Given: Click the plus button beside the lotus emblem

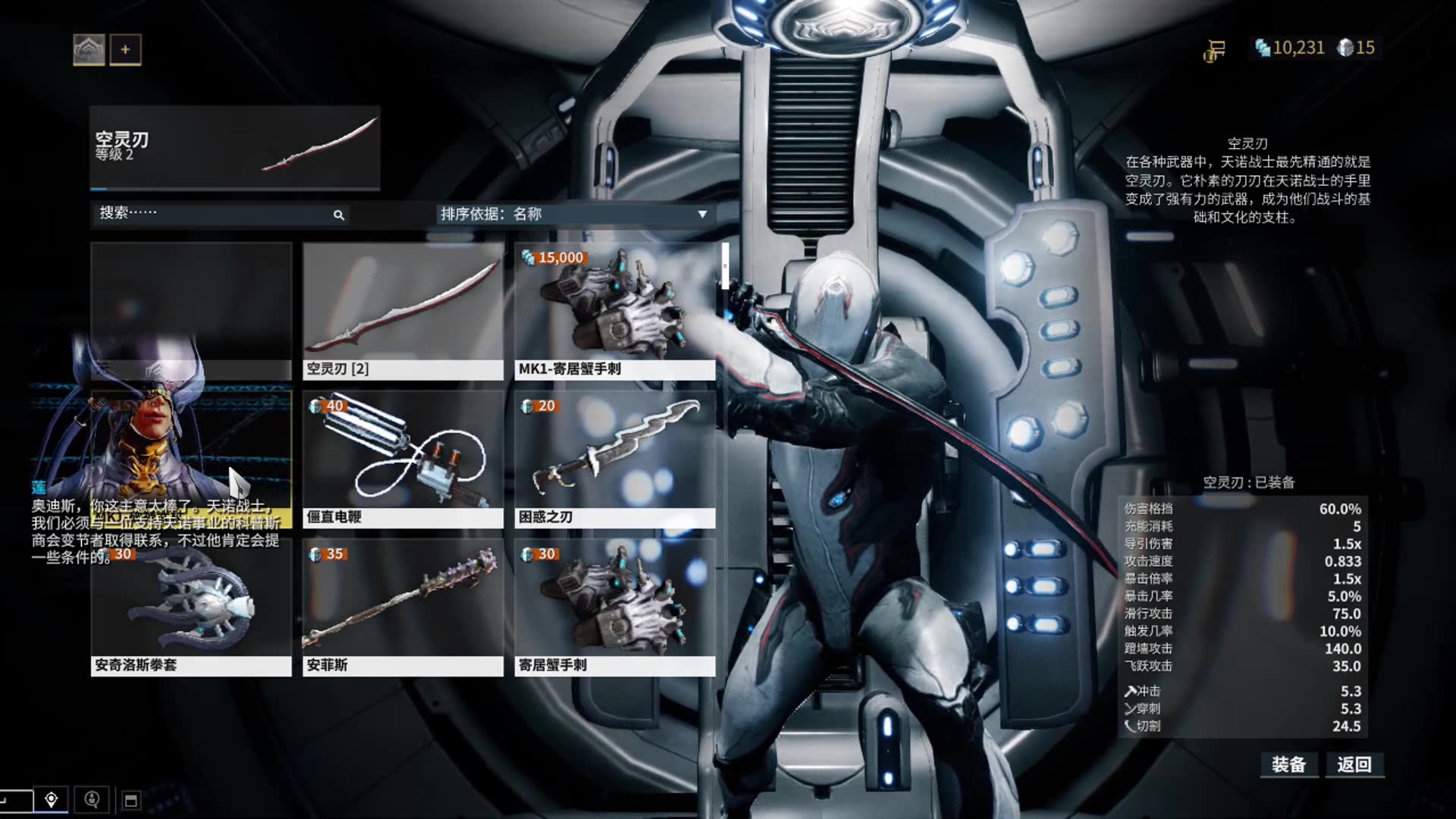Looking at the screenshot, I should (x=125, y=50).
